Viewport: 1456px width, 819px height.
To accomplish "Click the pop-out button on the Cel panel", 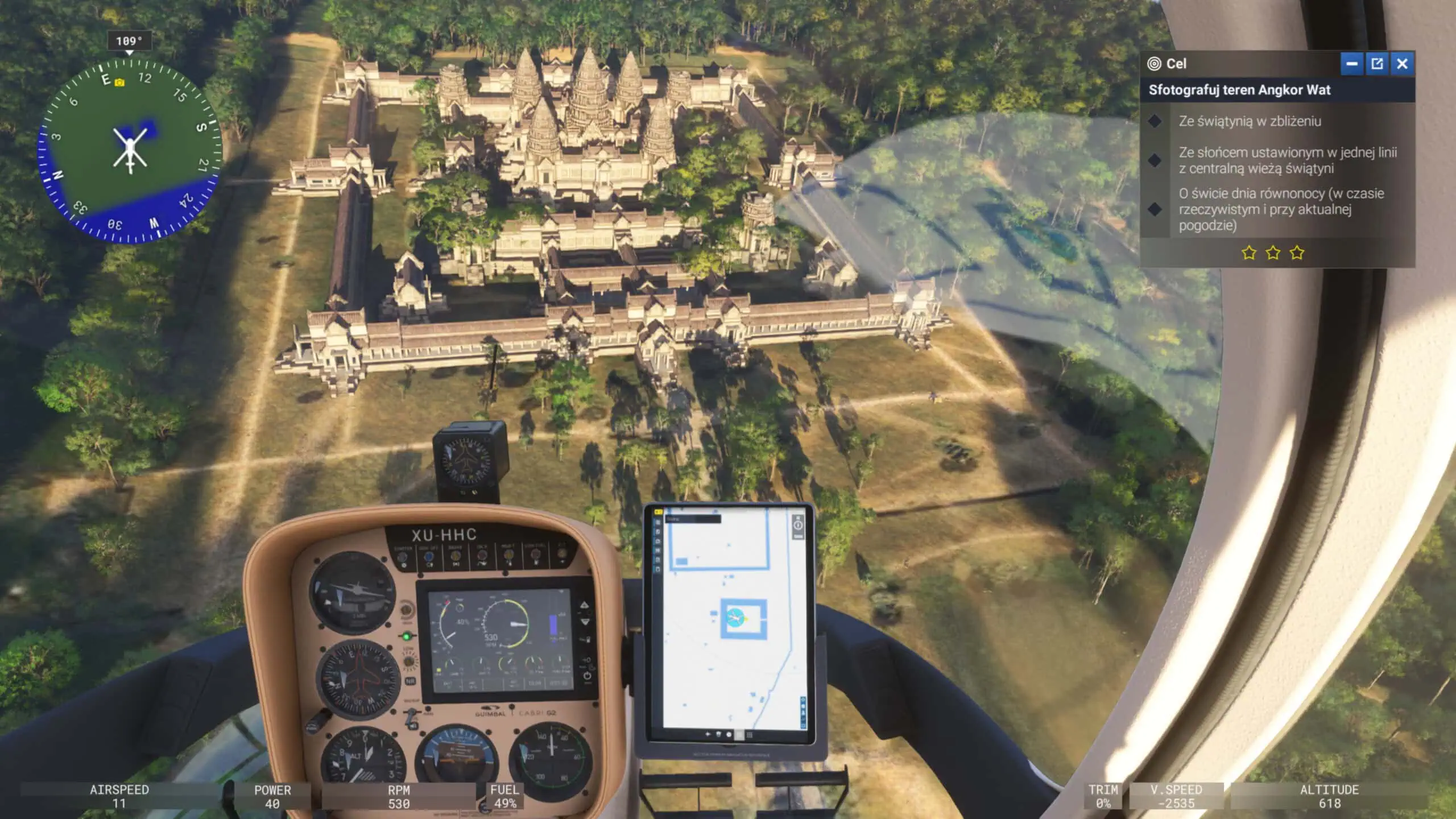I will click(x=1377, y=64).
